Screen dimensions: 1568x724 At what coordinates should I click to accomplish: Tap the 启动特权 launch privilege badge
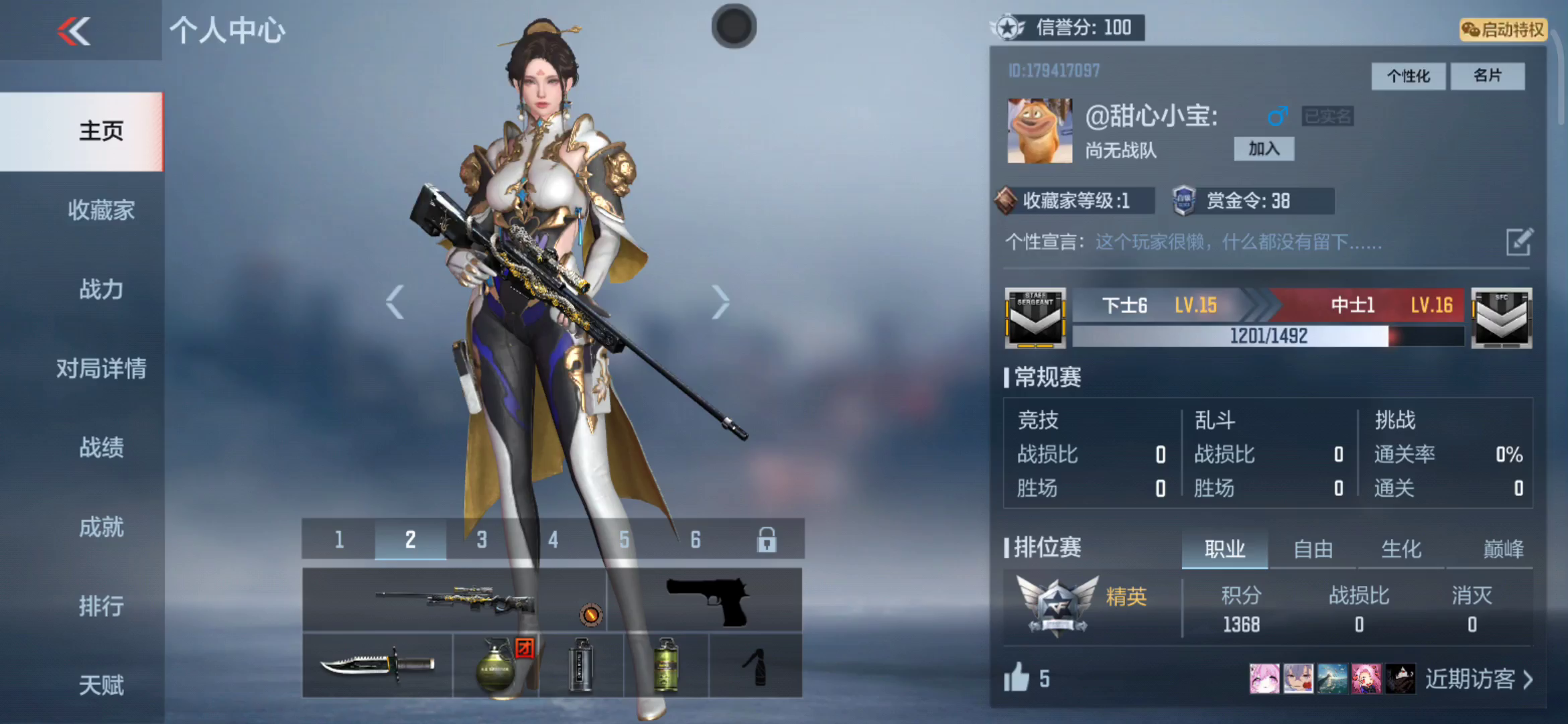click(1503, 29)
